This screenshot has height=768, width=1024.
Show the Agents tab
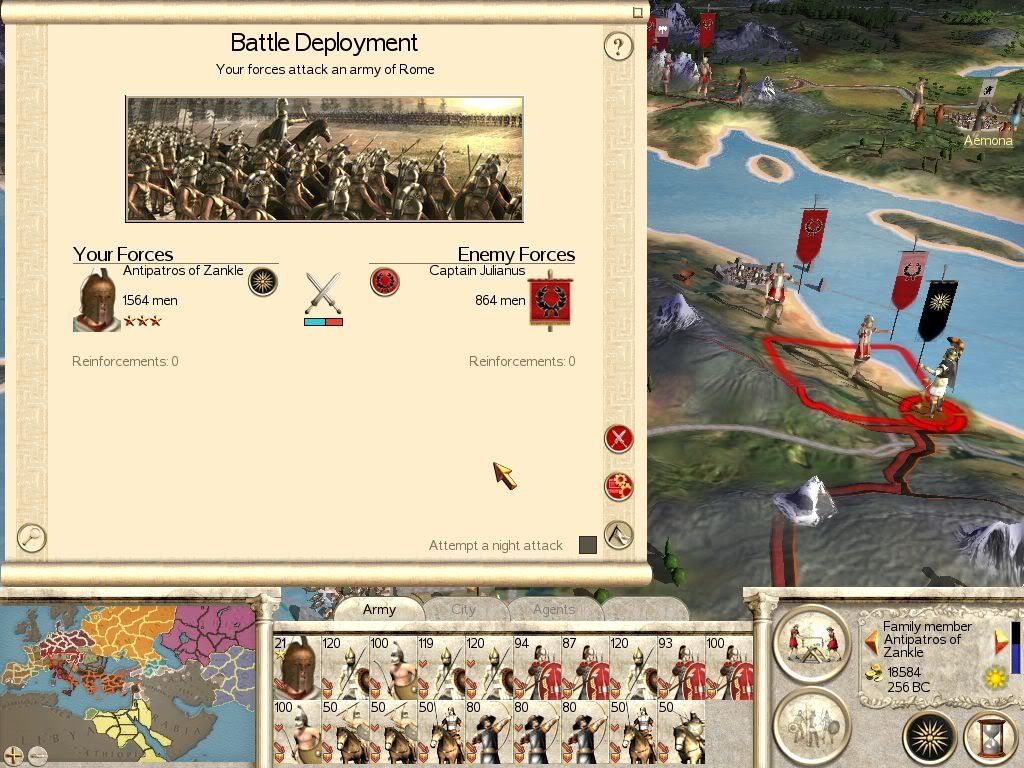pos(553,609)
